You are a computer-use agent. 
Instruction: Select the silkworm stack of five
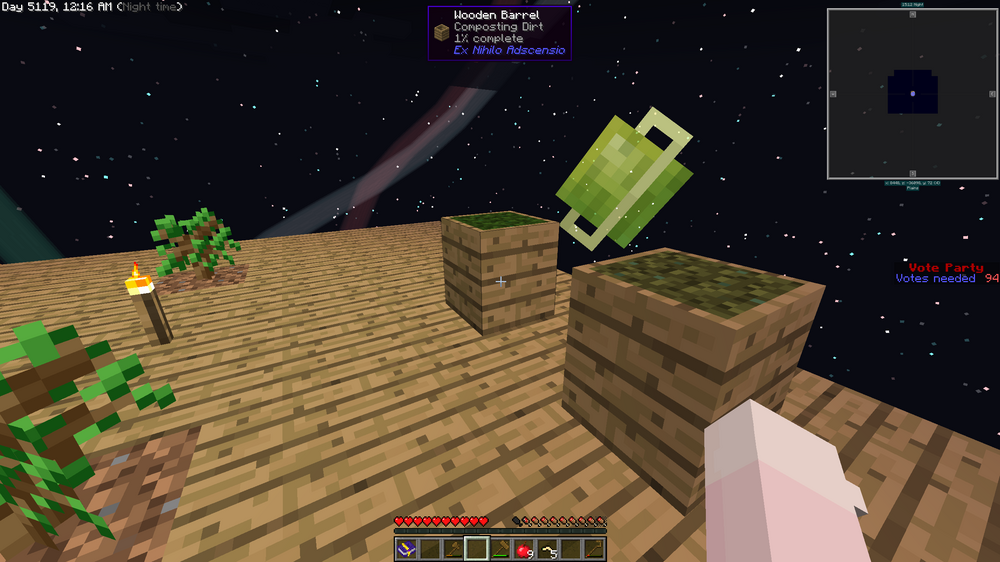(547, 549)
